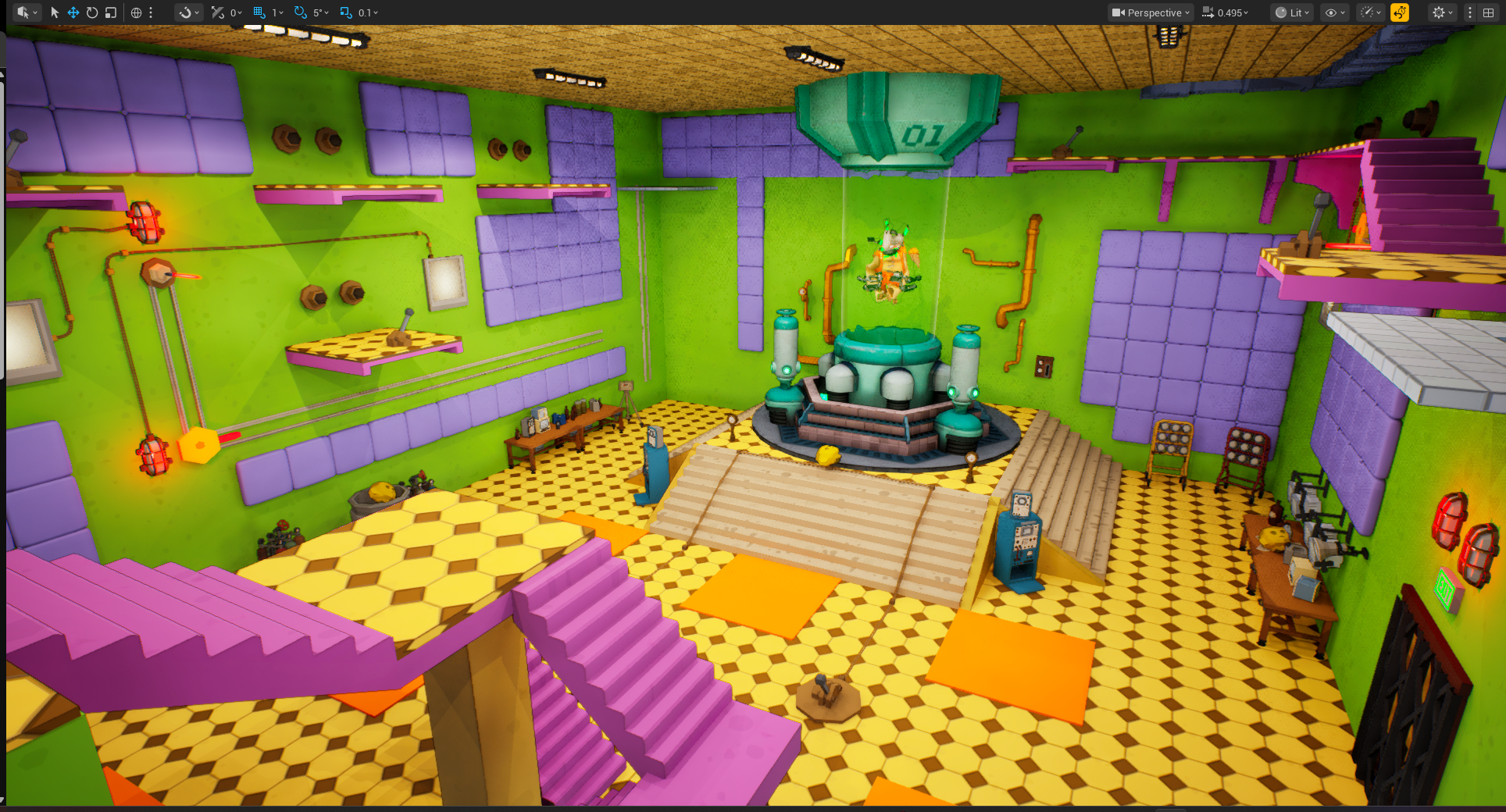This screenshot has width=1506, height=812.
Task: Click the viewport layout grid button
Action: click(x=1489, y=12)
